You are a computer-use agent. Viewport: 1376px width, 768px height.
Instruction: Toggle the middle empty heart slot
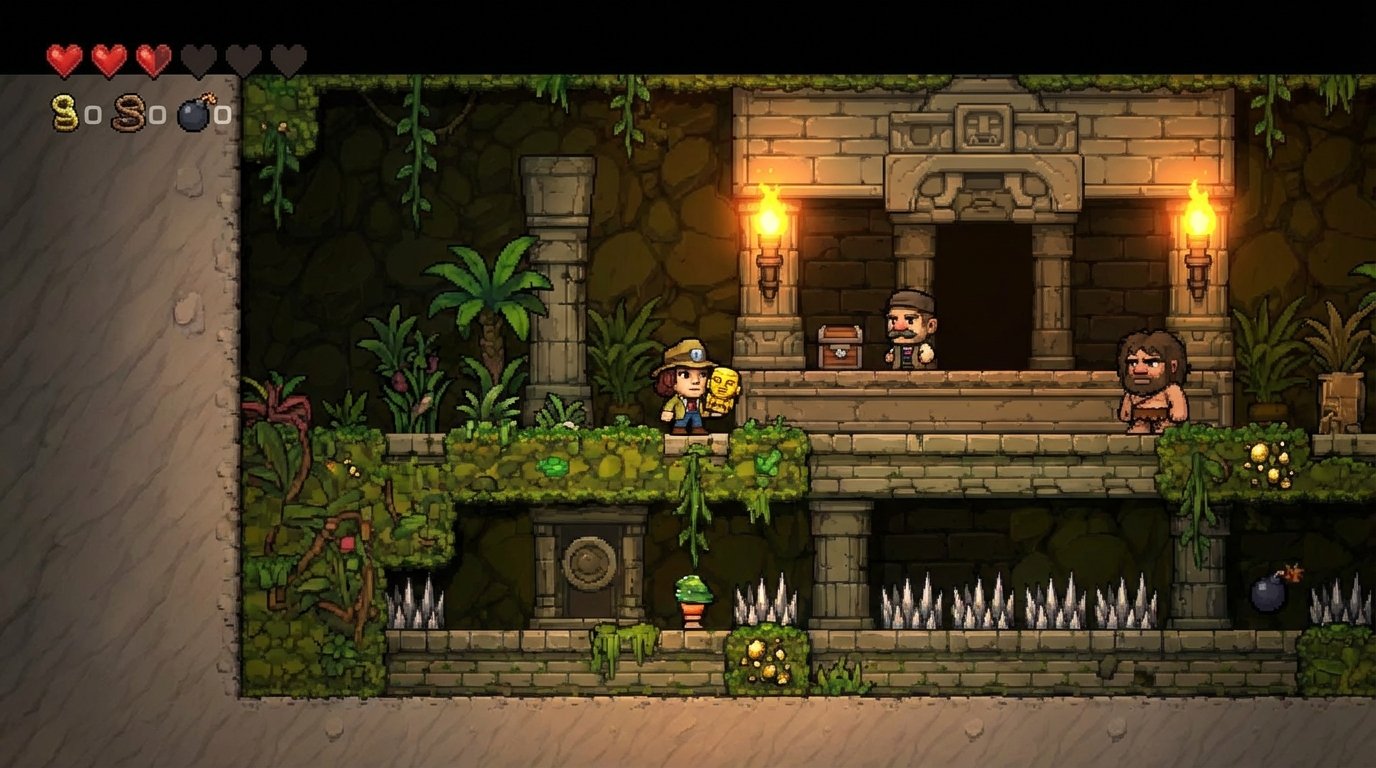(x=242, y=57)
